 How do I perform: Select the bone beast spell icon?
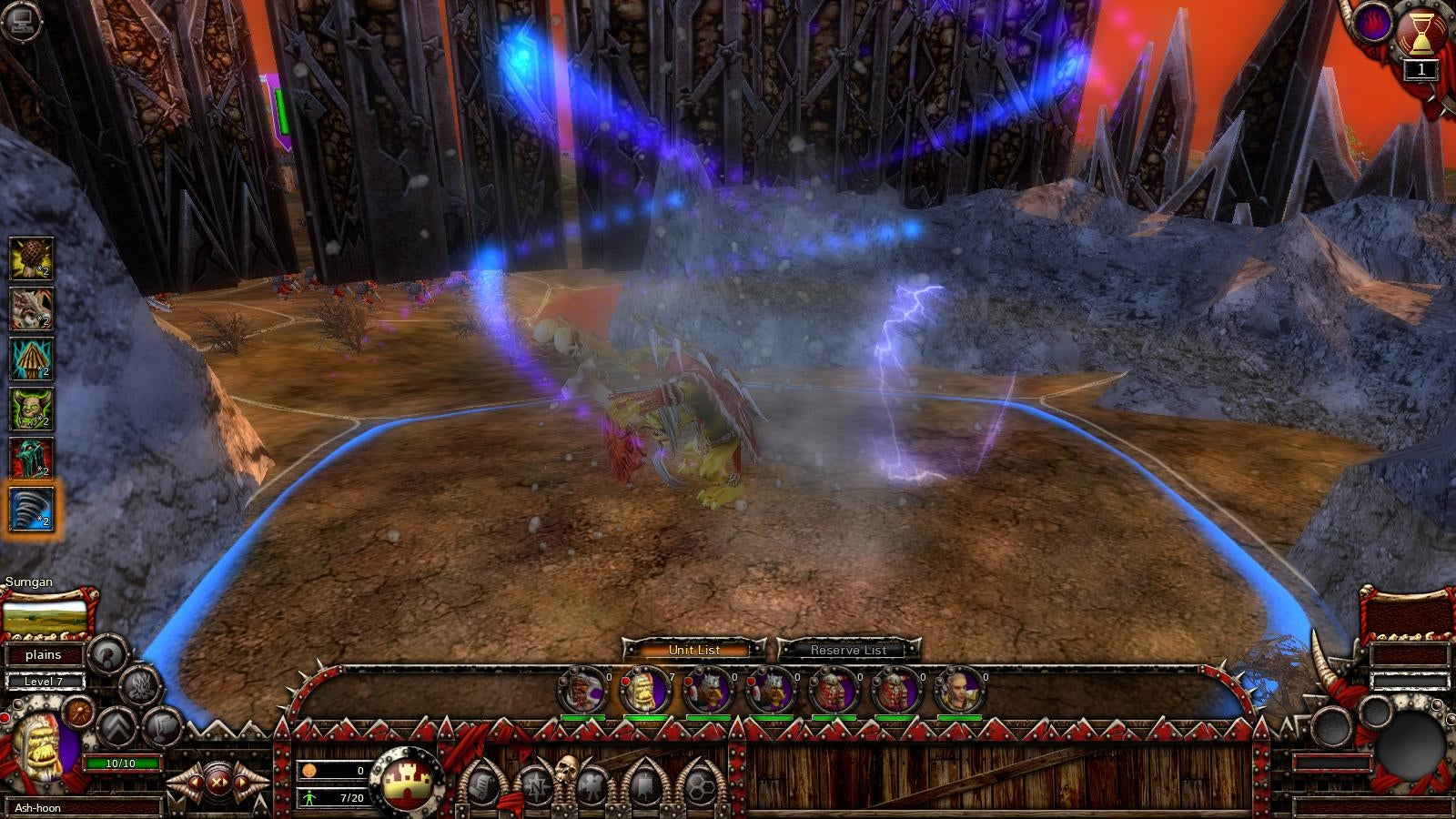tap(31, 308)
